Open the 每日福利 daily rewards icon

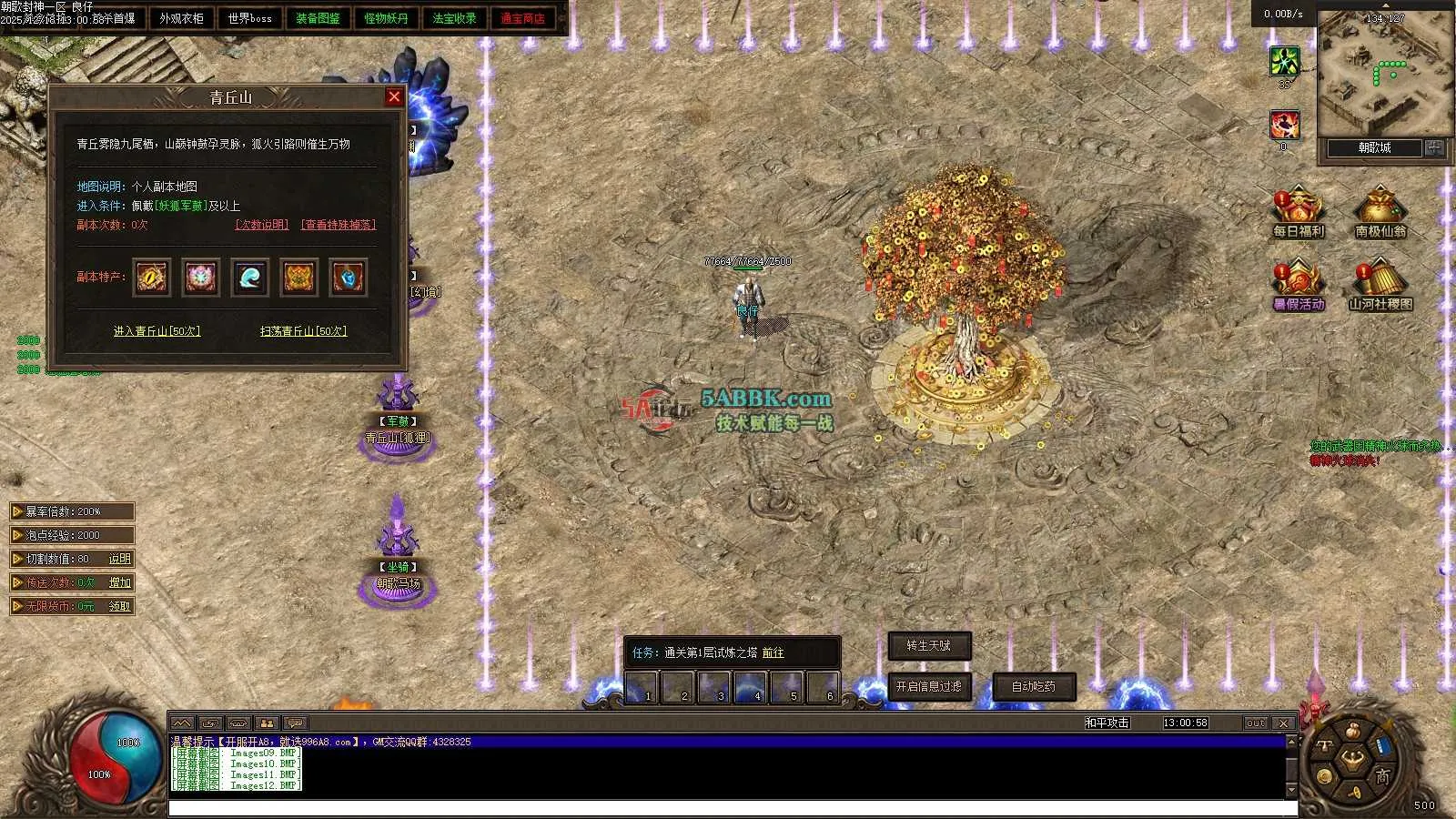click(x=1299, y=212)
